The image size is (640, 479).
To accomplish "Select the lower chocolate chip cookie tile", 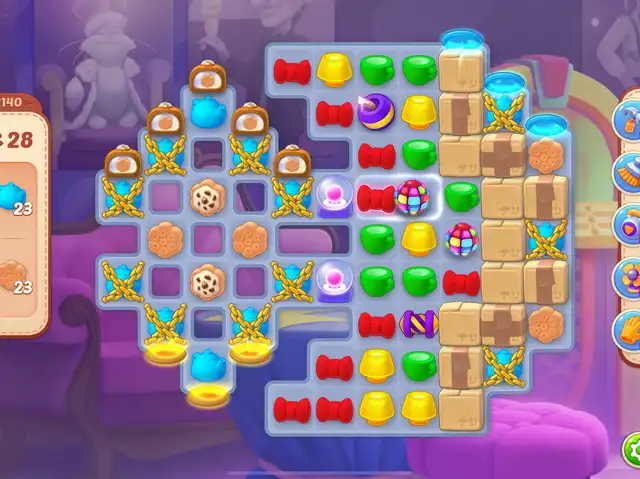I will [x=207, y=281].
